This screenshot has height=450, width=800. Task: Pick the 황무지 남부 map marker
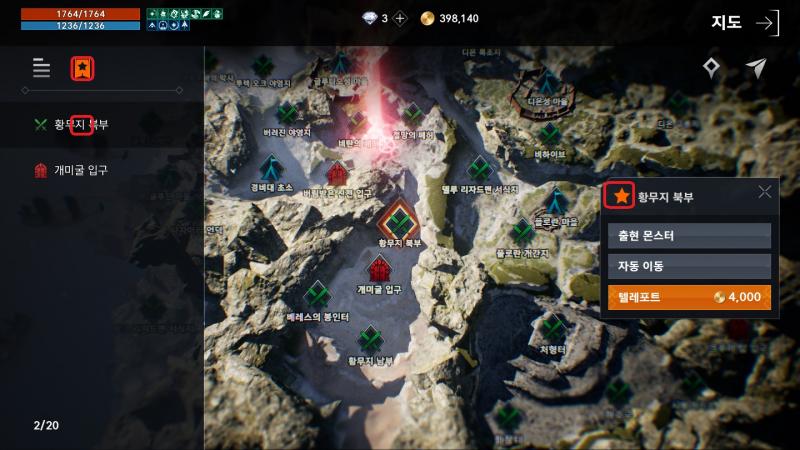(372, 340)
